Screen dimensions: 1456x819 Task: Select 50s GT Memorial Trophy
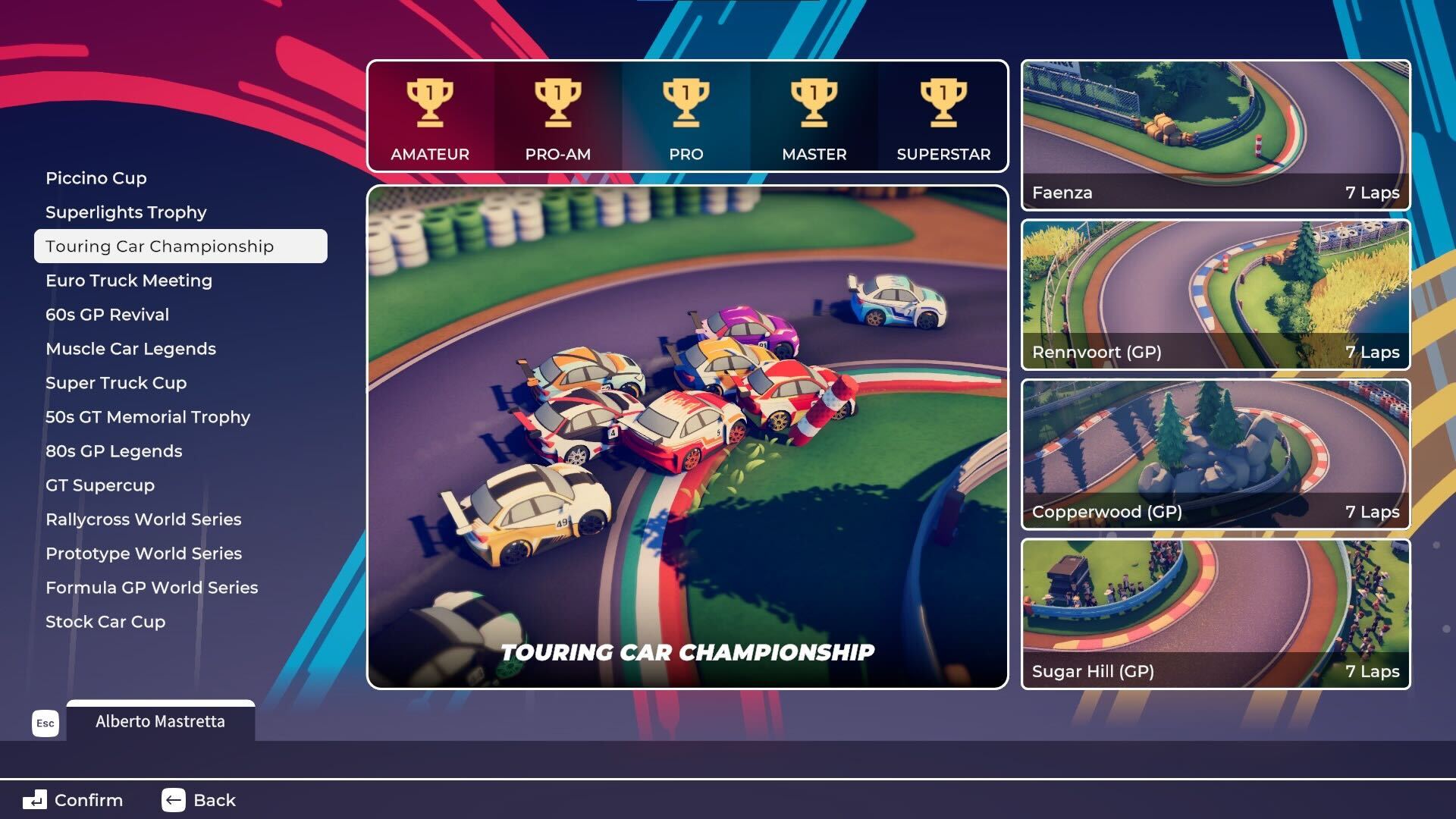(x=148, y=417)
